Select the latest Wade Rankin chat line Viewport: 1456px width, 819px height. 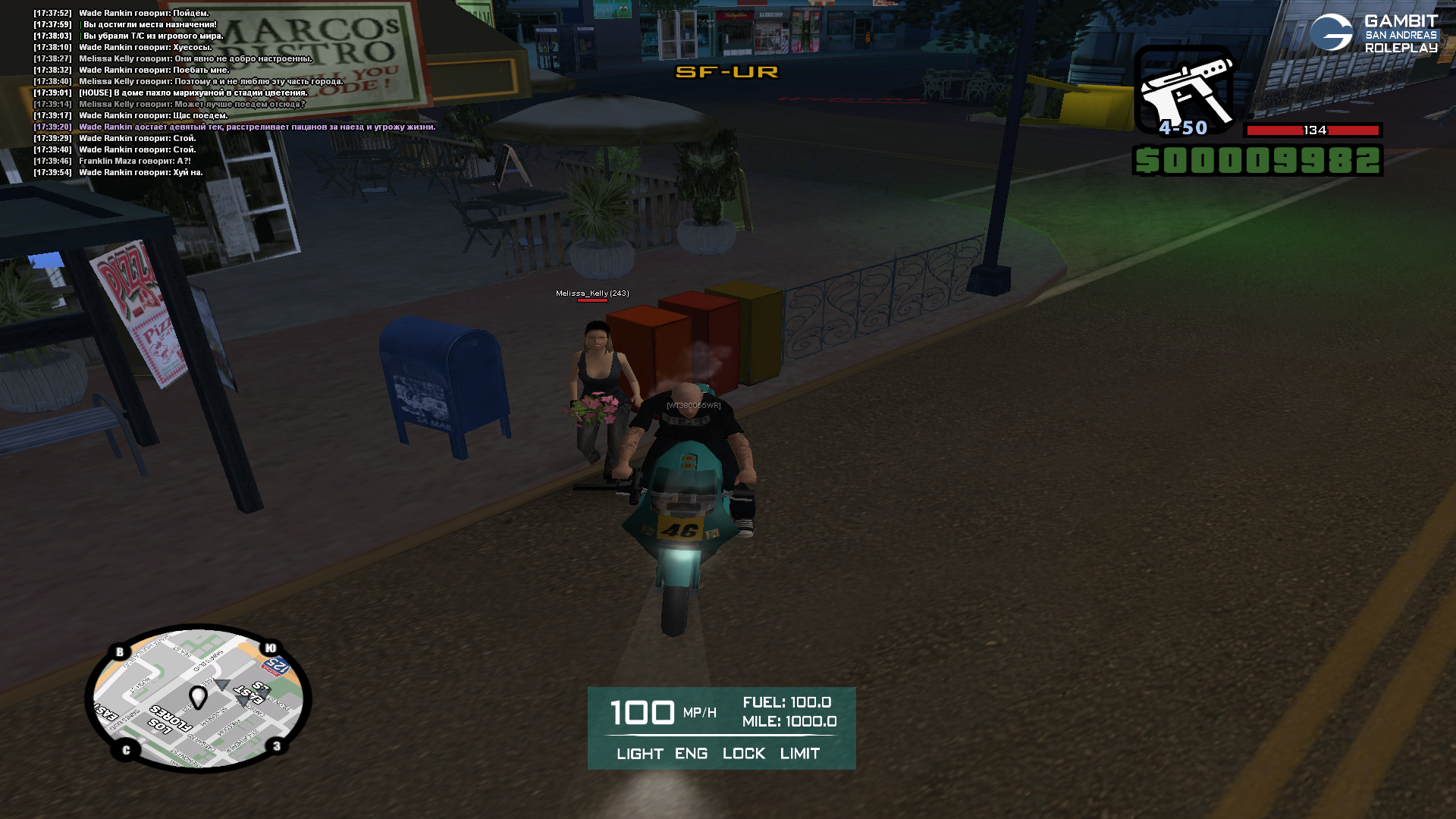tap(140, 173)
